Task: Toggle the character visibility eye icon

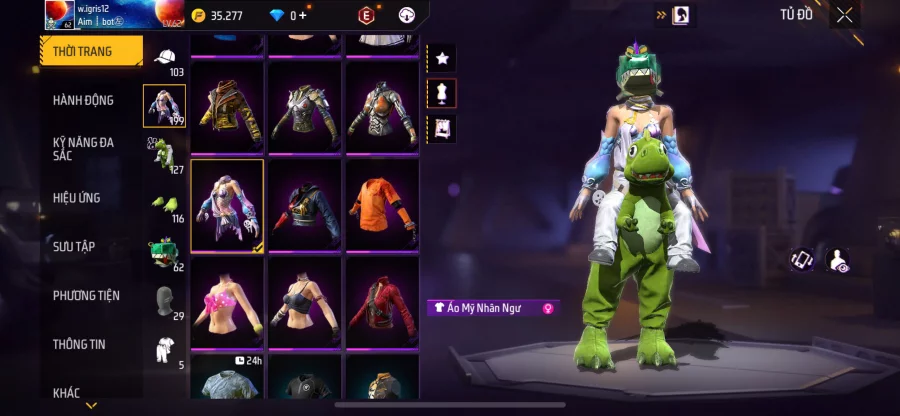Action: [838, 260]
